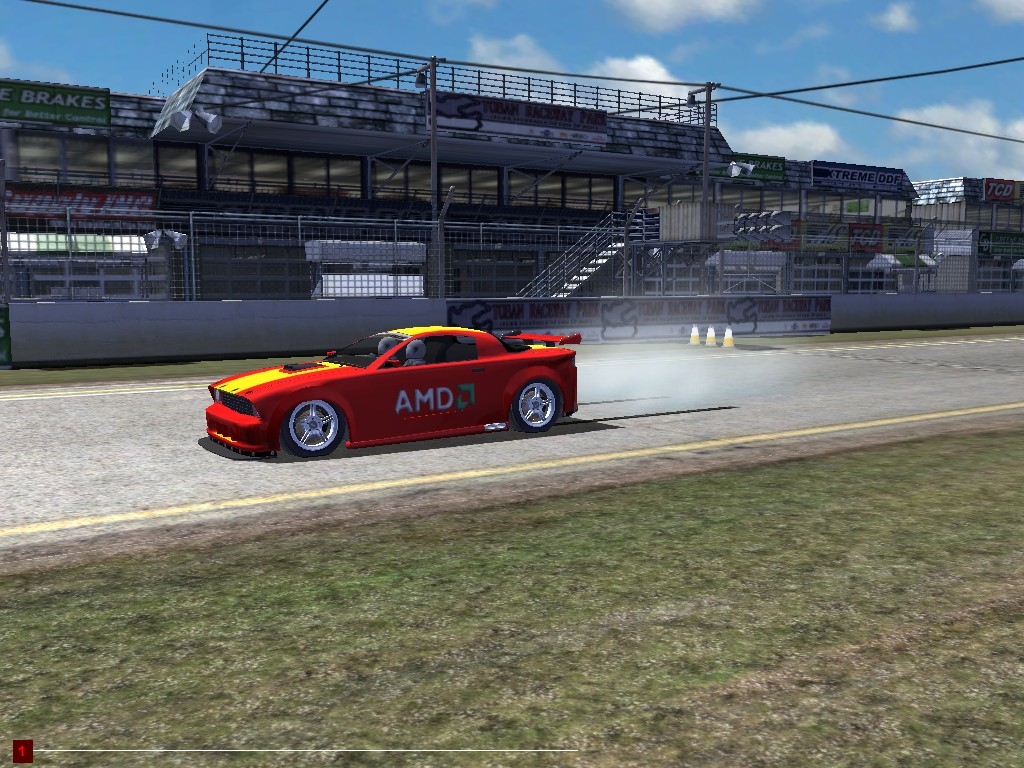1024x768 pixels.
Task: Click the red number 1 box
Action: pyautogui.click(x=22, y=750)
